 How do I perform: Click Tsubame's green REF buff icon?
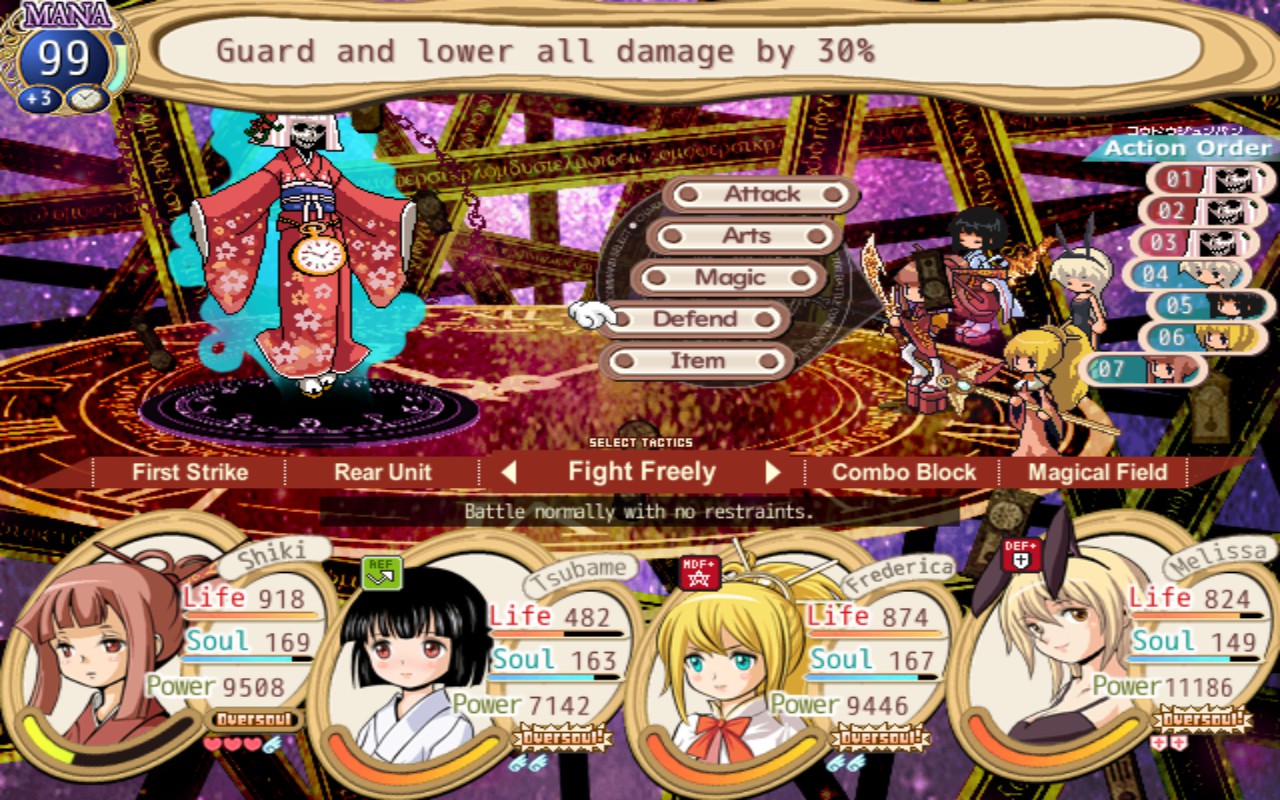point(381,572)
